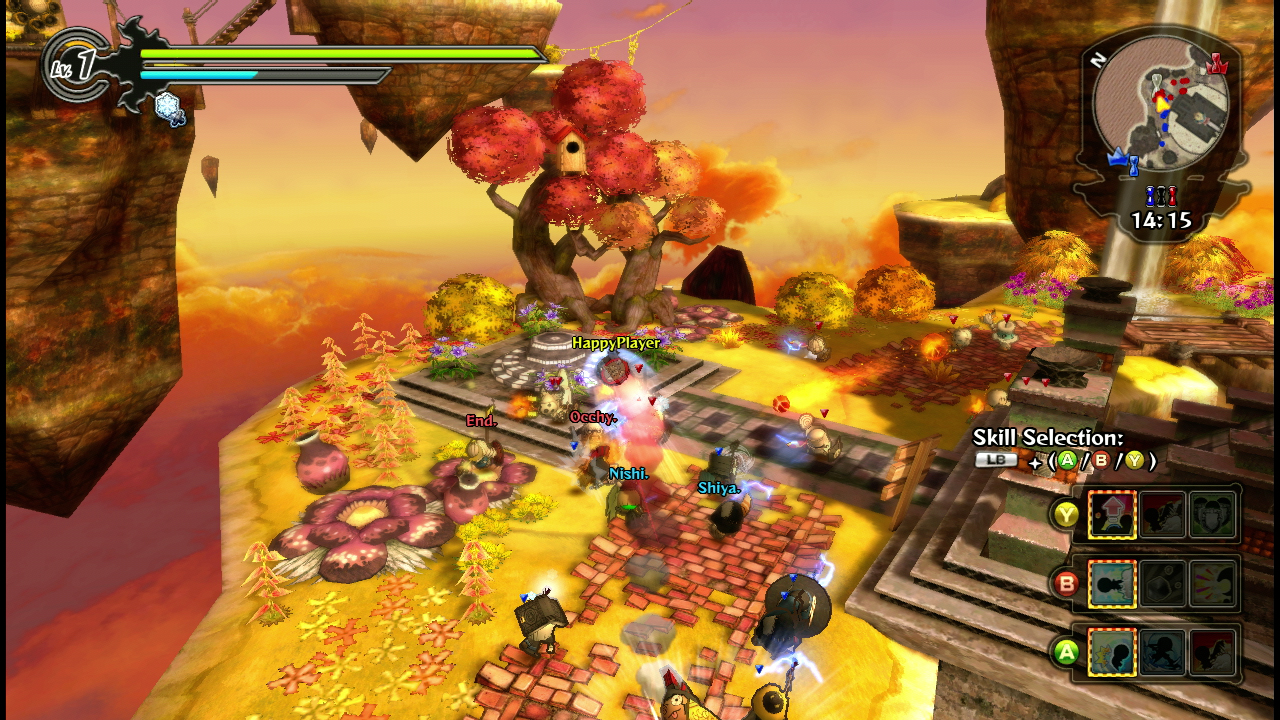Select the first skill in the Y row
Screen dimensions: 1280x720
coord(1112,515)
